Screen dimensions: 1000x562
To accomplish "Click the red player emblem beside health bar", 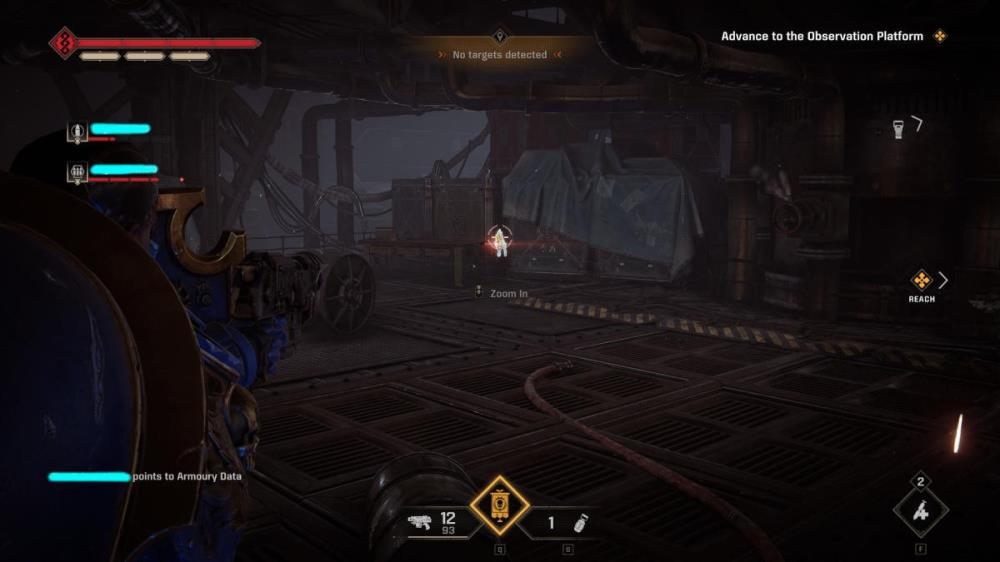I will tap(64, 43).
